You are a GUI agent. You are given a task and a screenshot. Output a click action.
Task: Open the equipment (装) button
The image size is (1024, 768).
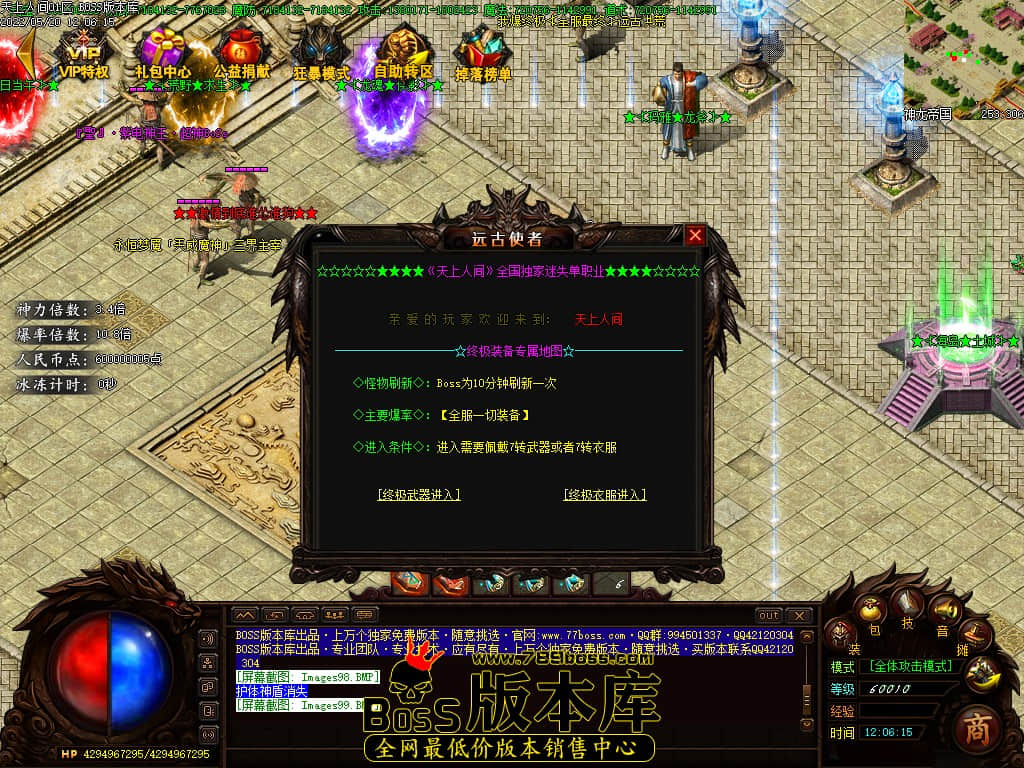pyautogui.click(x=841, y=634)
